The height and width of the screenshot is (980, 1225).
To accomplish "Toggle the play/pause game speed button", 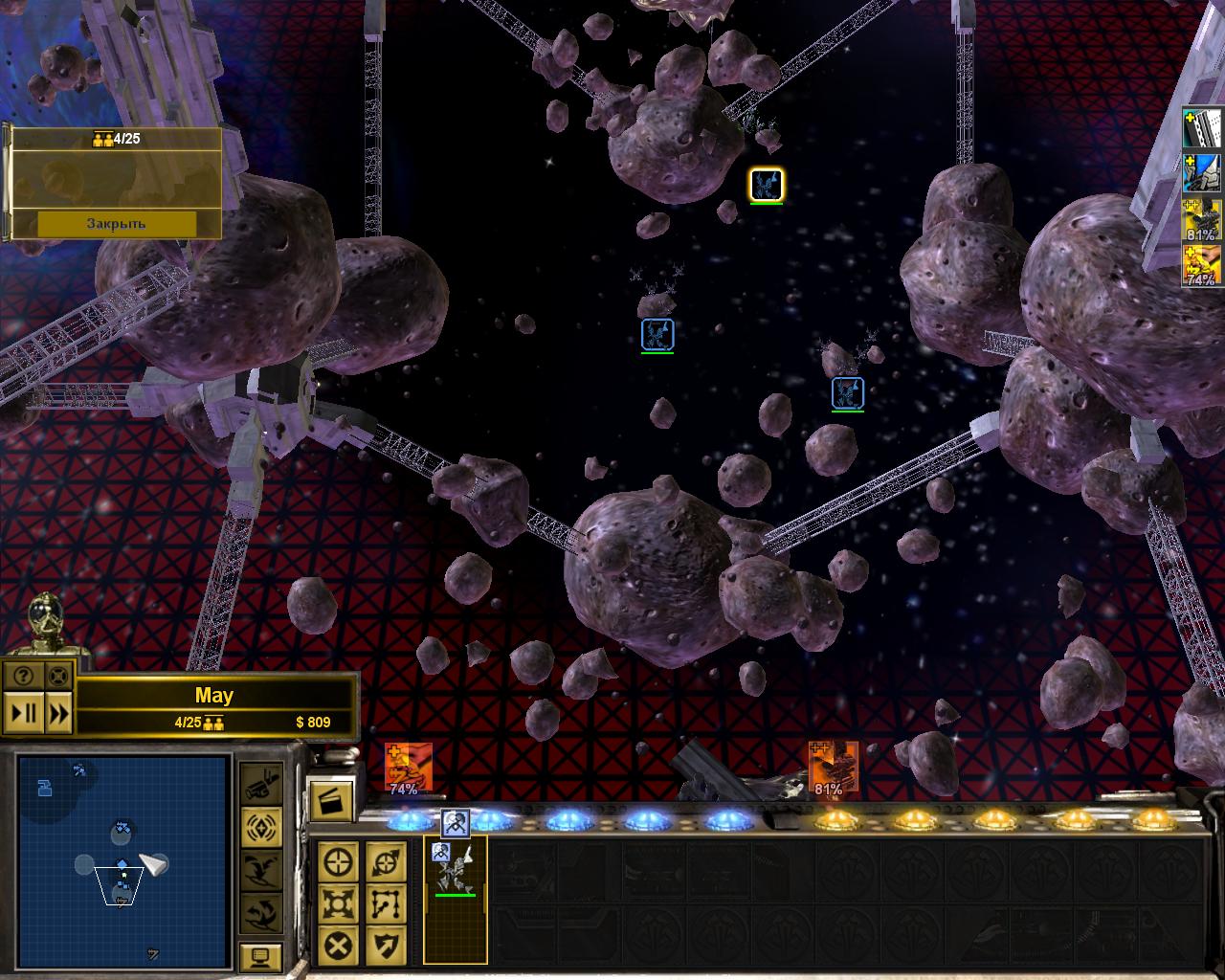I will click(x=25, y=713).
